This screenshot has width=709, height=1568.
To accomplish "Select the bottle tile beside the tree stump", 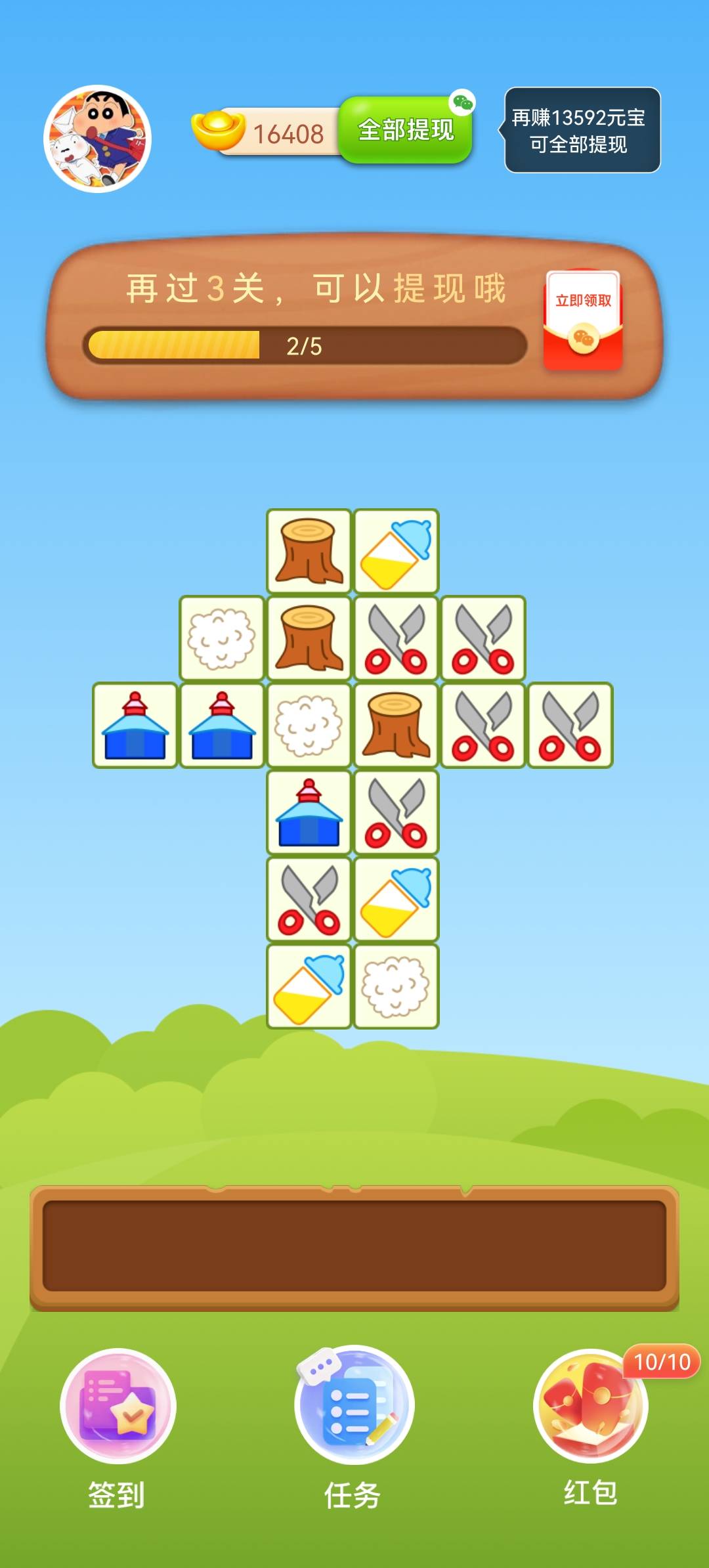I will [x=396, y=552].
